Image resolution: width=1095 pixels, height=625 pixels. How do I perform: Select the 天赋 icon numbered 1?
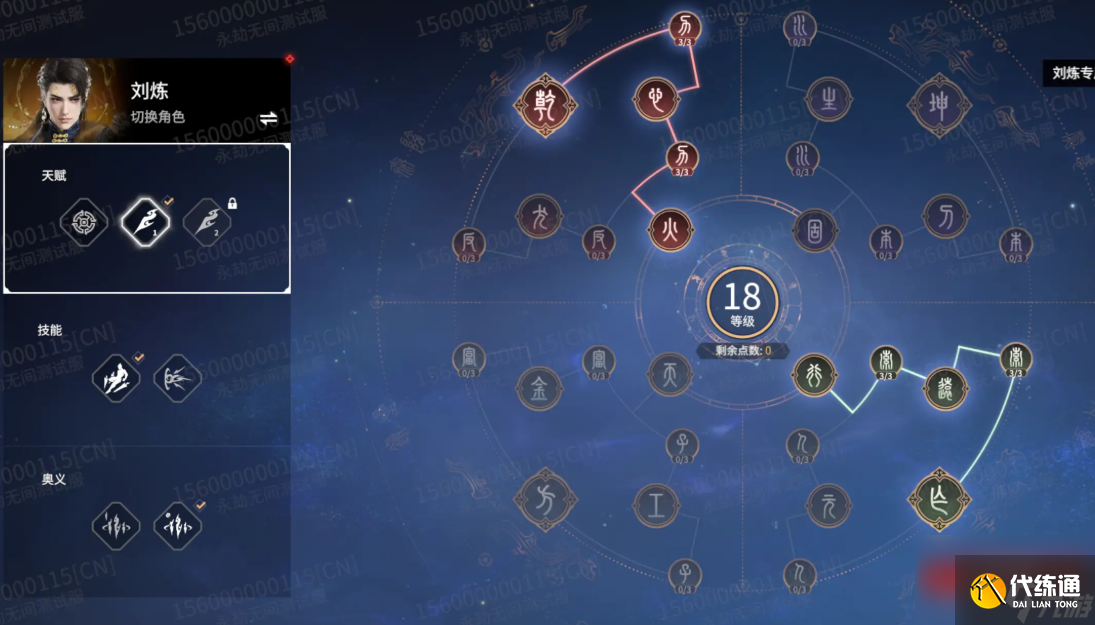click(x=145, y=220)
